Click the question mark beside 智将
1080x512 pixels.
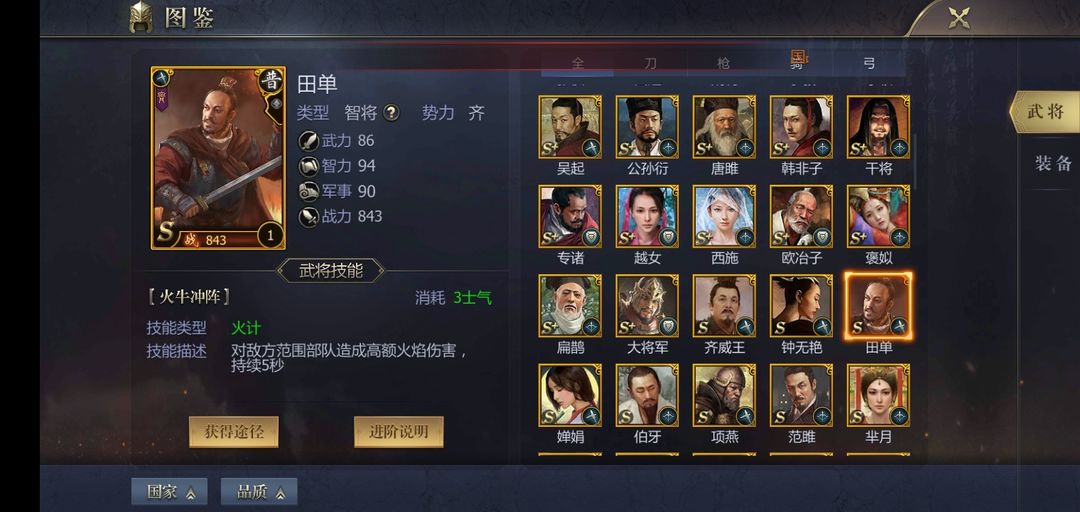(x=391, y=113)
